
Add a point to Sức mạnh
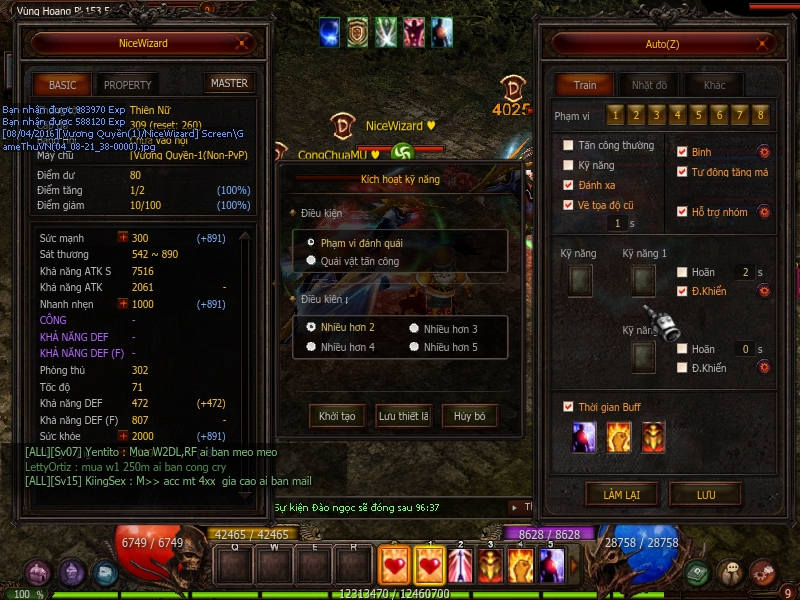[x=123, y=238]
